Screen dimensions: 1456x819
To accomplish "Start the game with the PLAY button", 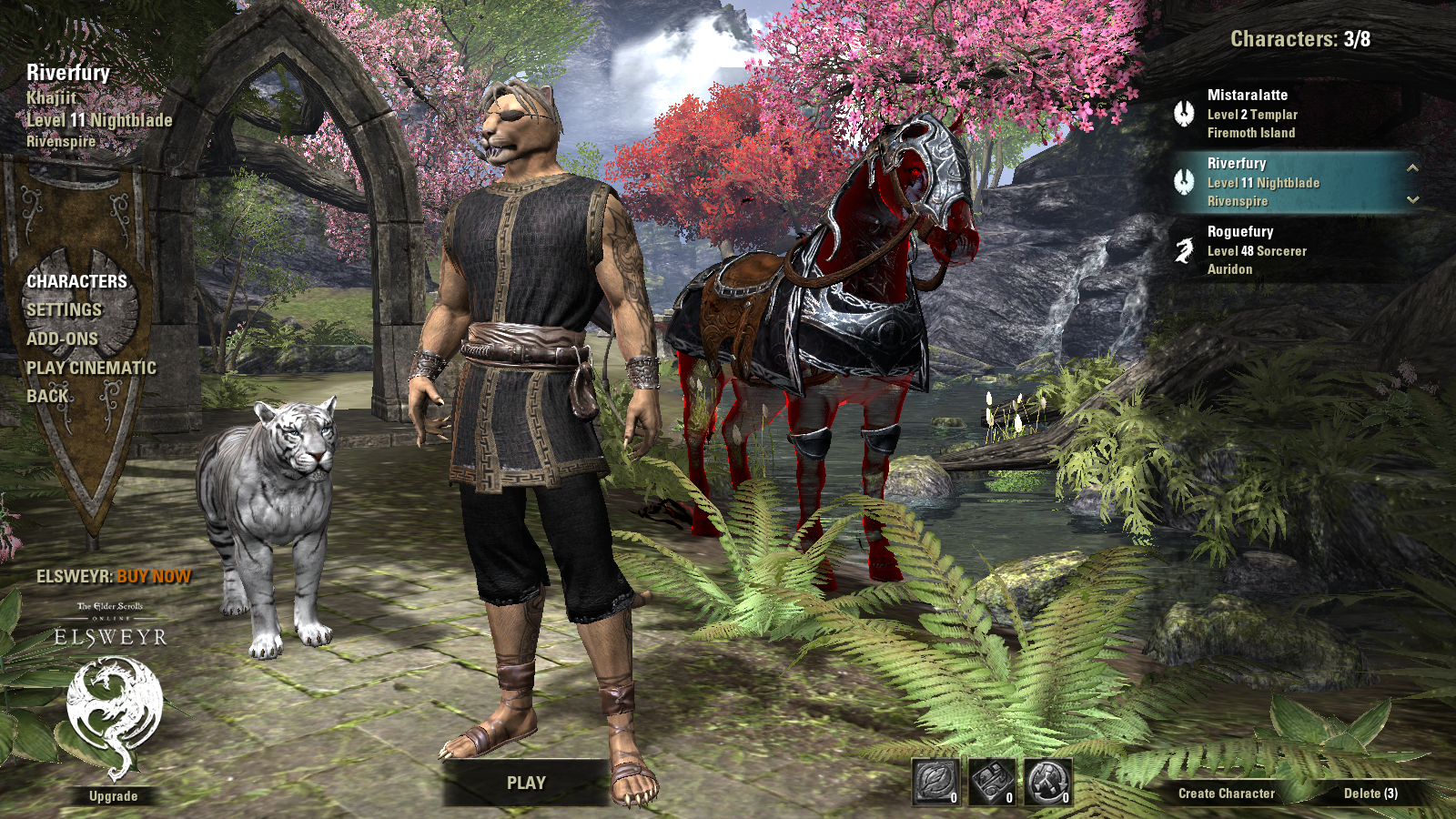I will (x=526, y=783).
